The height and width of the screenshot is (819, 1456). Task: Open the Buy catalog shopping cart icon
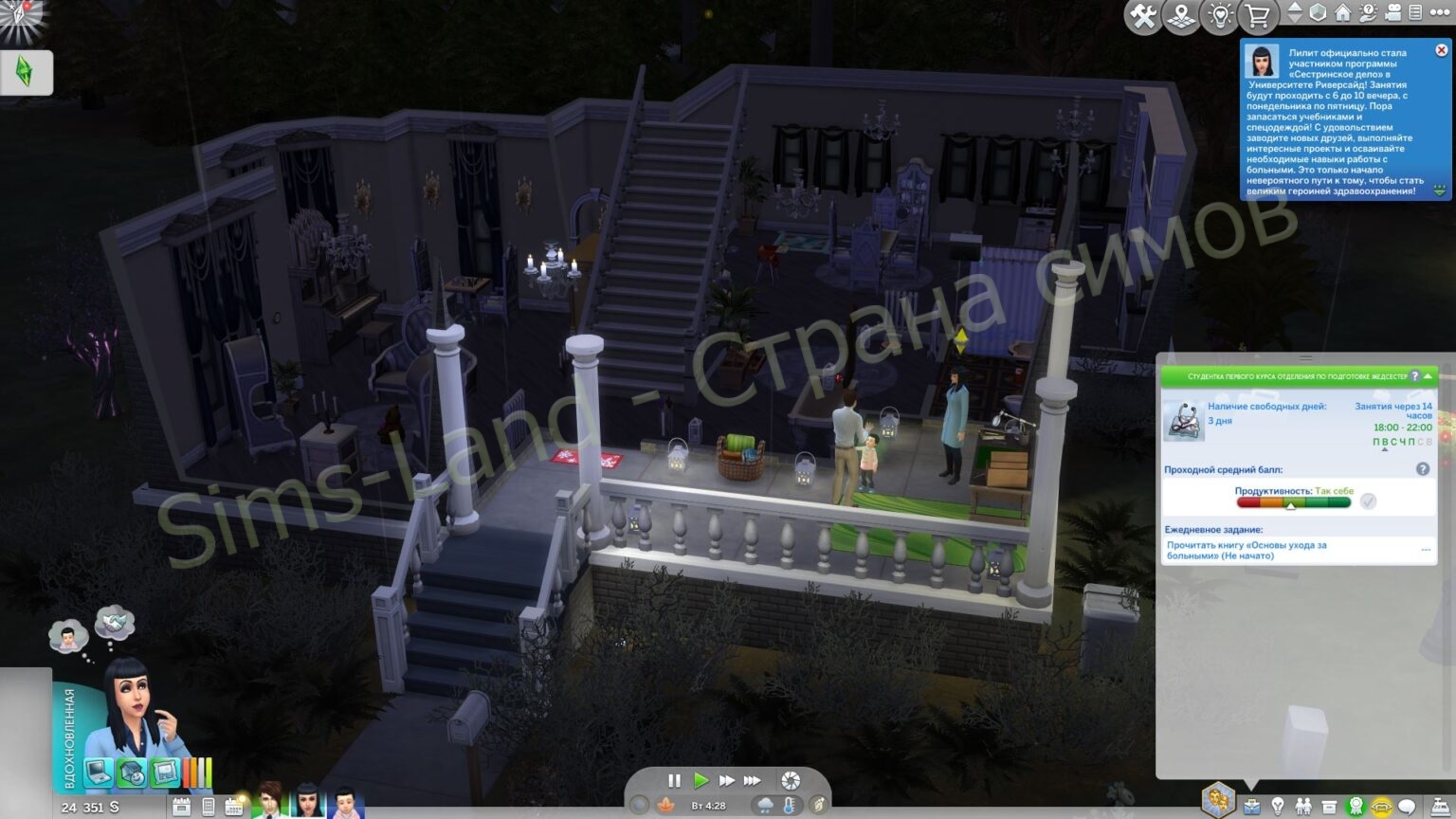[1258, 14]
